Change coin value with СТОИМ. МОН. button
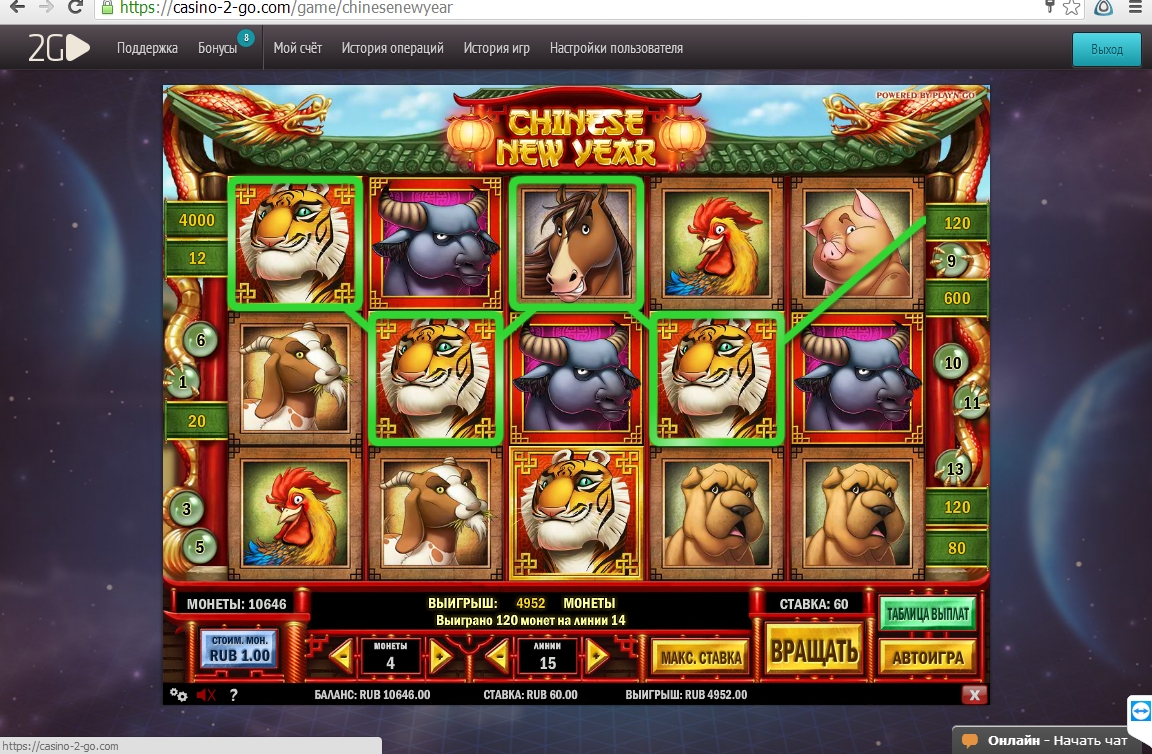The image size is (1152, 754). 236,650
